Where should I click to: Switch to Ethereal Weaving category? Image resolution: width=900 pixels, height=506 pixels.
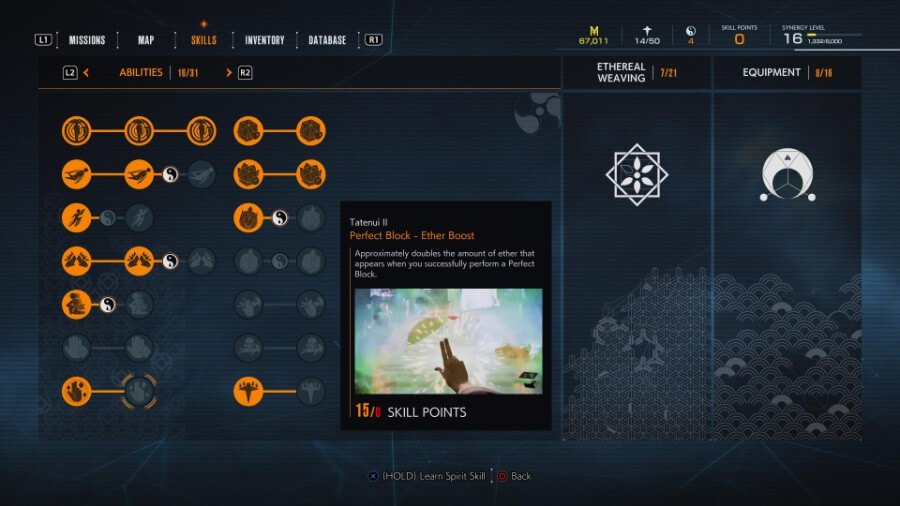(x=621, y=72)
